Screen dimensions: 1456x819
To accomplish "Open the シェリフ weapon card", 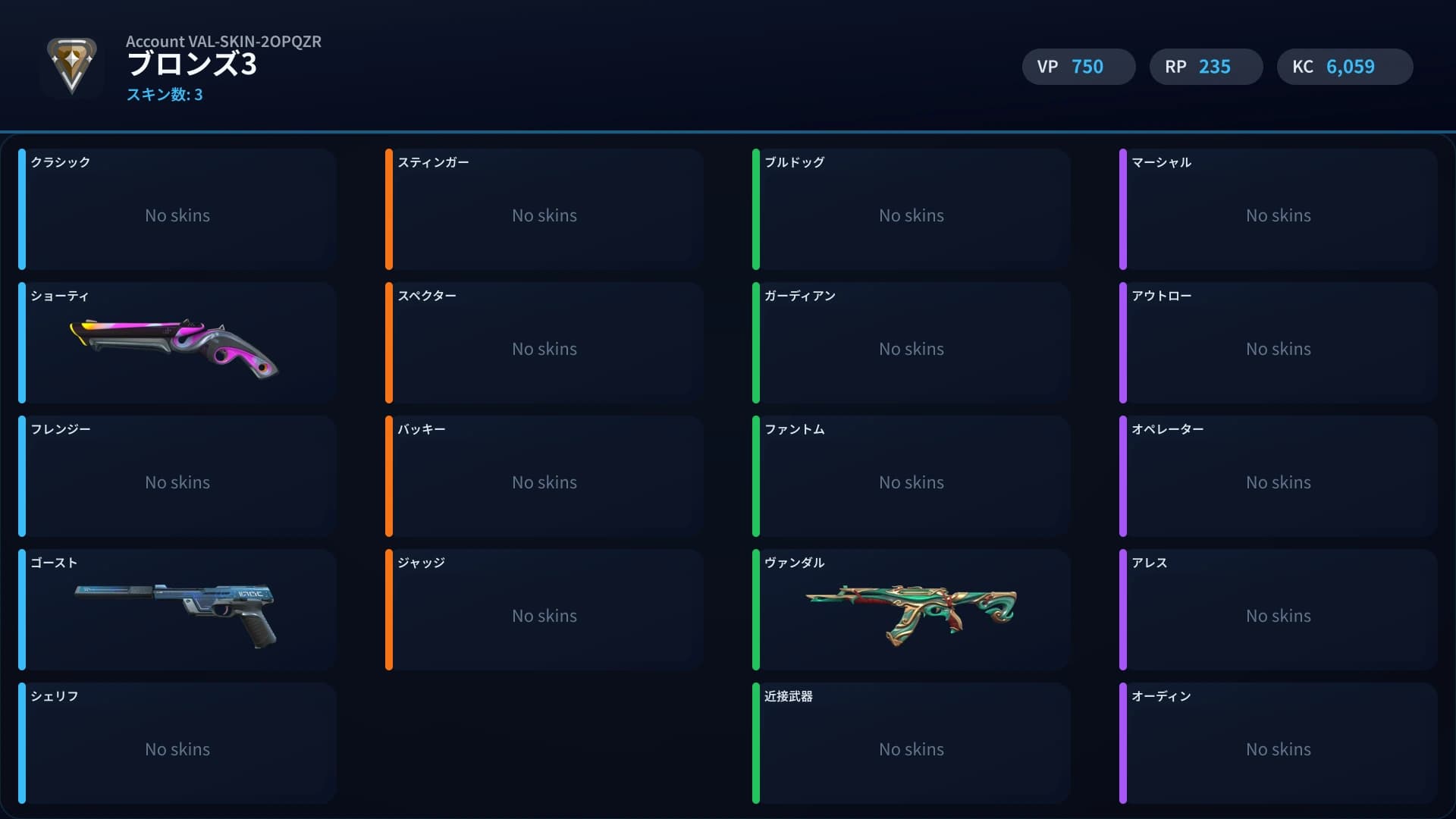I will (177, 743).
